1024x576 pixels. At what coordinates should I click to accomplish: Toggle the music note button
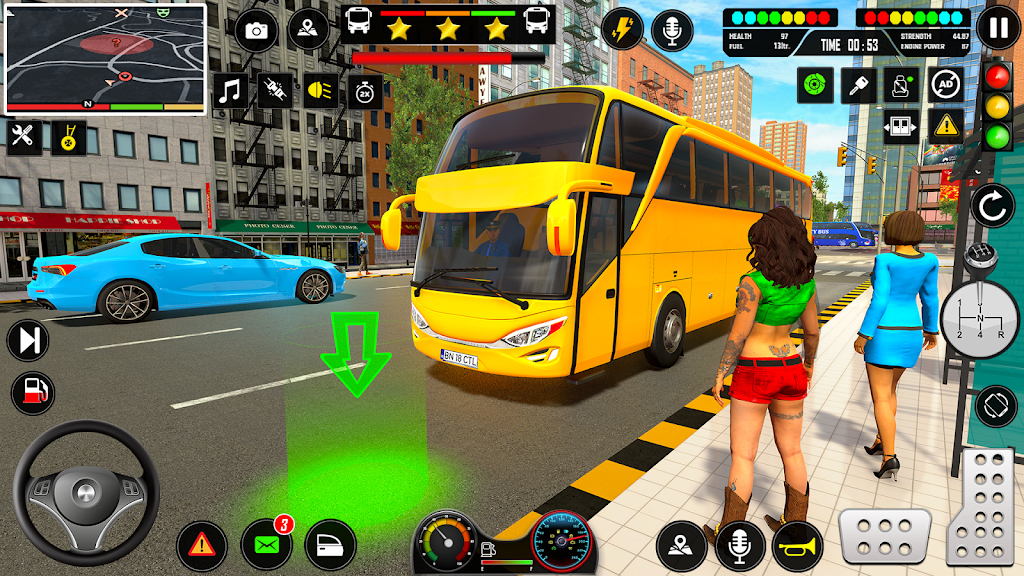[x=232, y=91]
